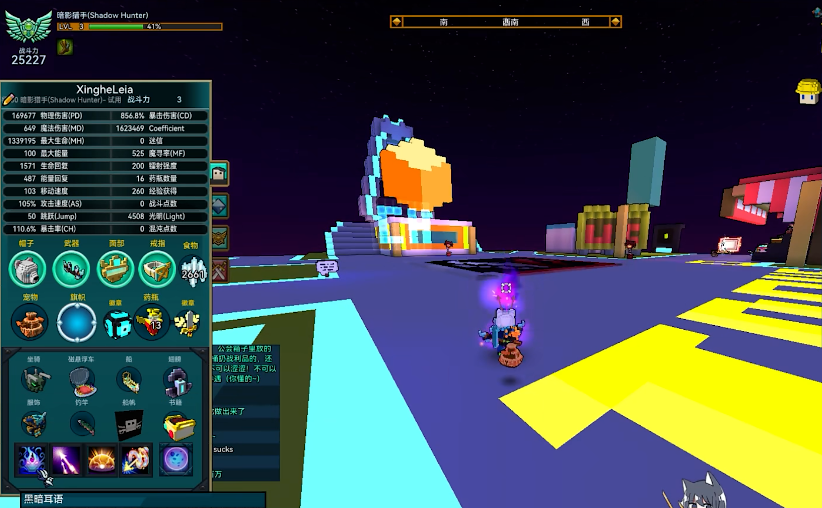Select the hat equipment slot
822x508 pixels.
click(29, 268)
